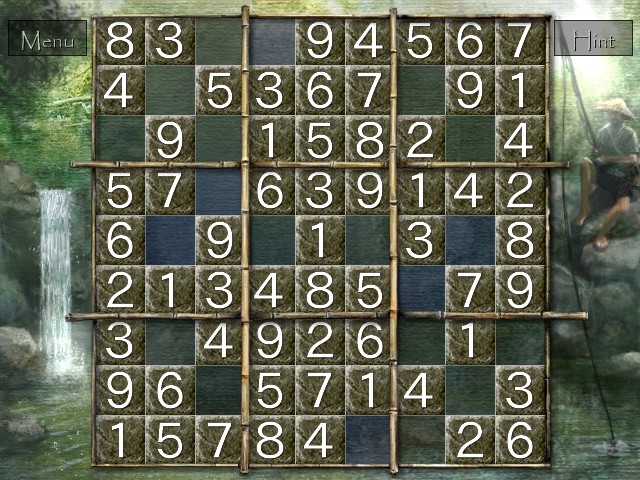The height and width of the screenshot is (480, 640).
Task: Pick the blank cell between 7 and 9
Action: point(420,91)
